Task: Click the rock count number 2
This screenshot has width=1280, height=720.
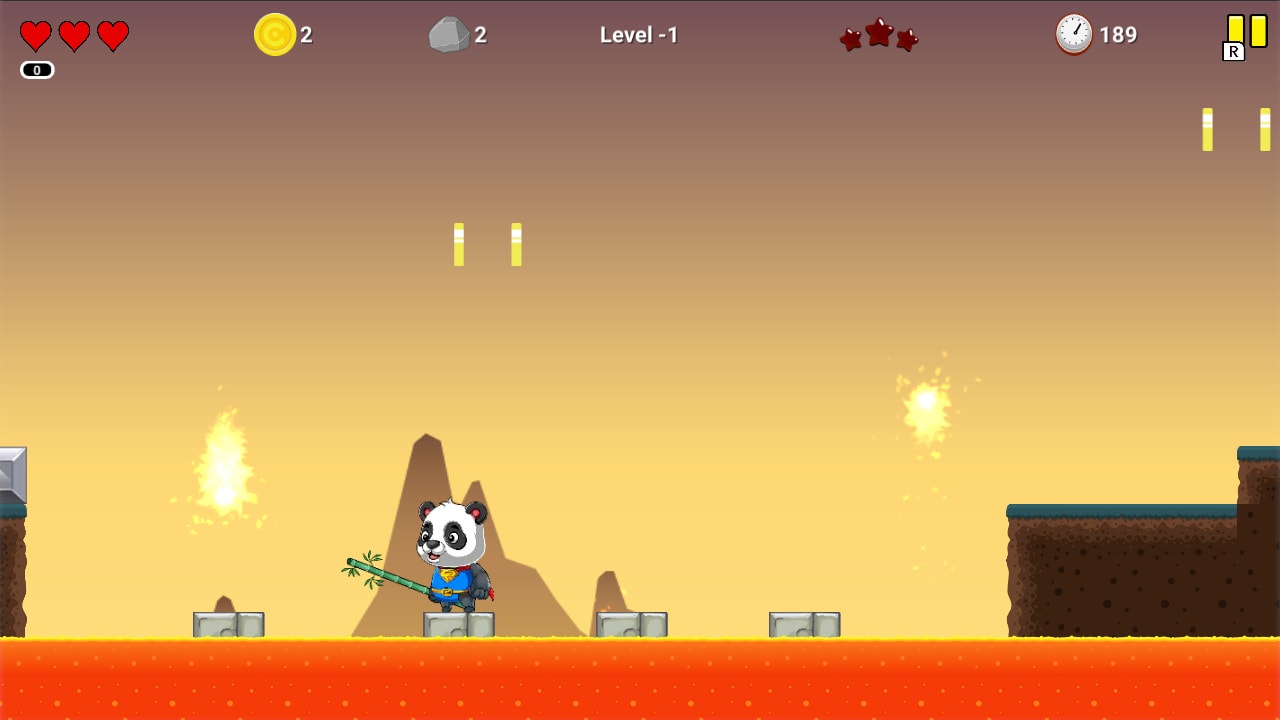Action: point(482,34)
